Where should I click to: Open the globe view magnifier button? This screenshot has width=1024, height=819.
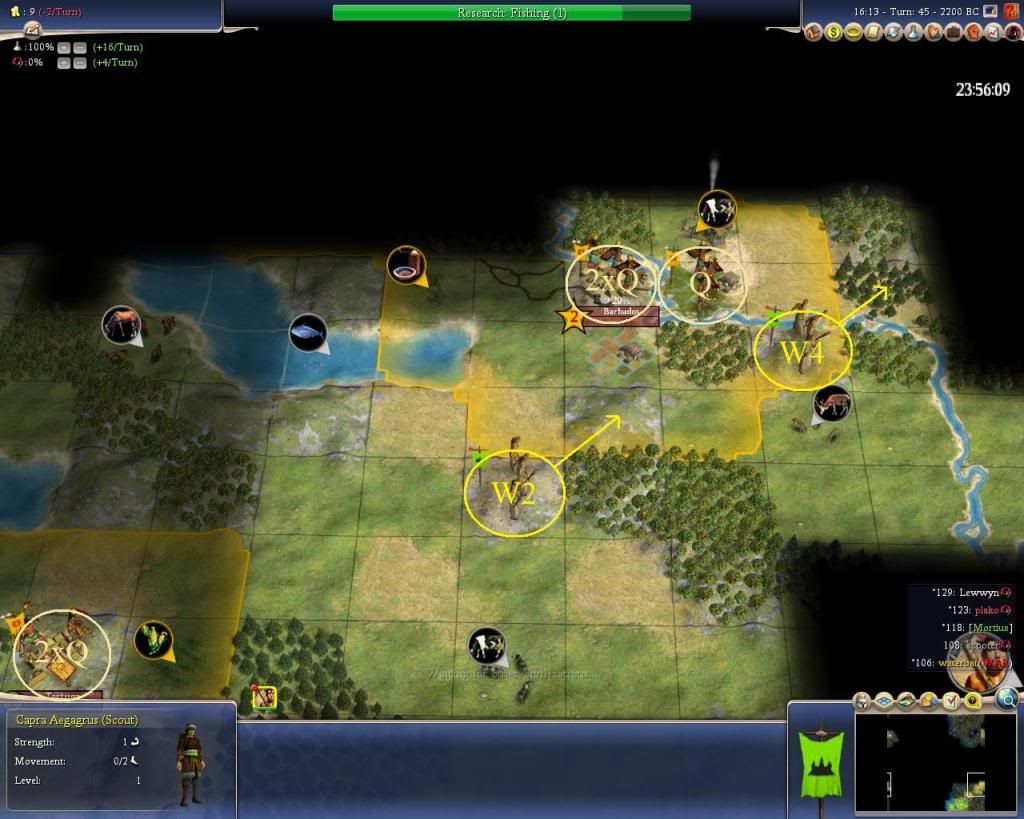[x=1007, y=698]
